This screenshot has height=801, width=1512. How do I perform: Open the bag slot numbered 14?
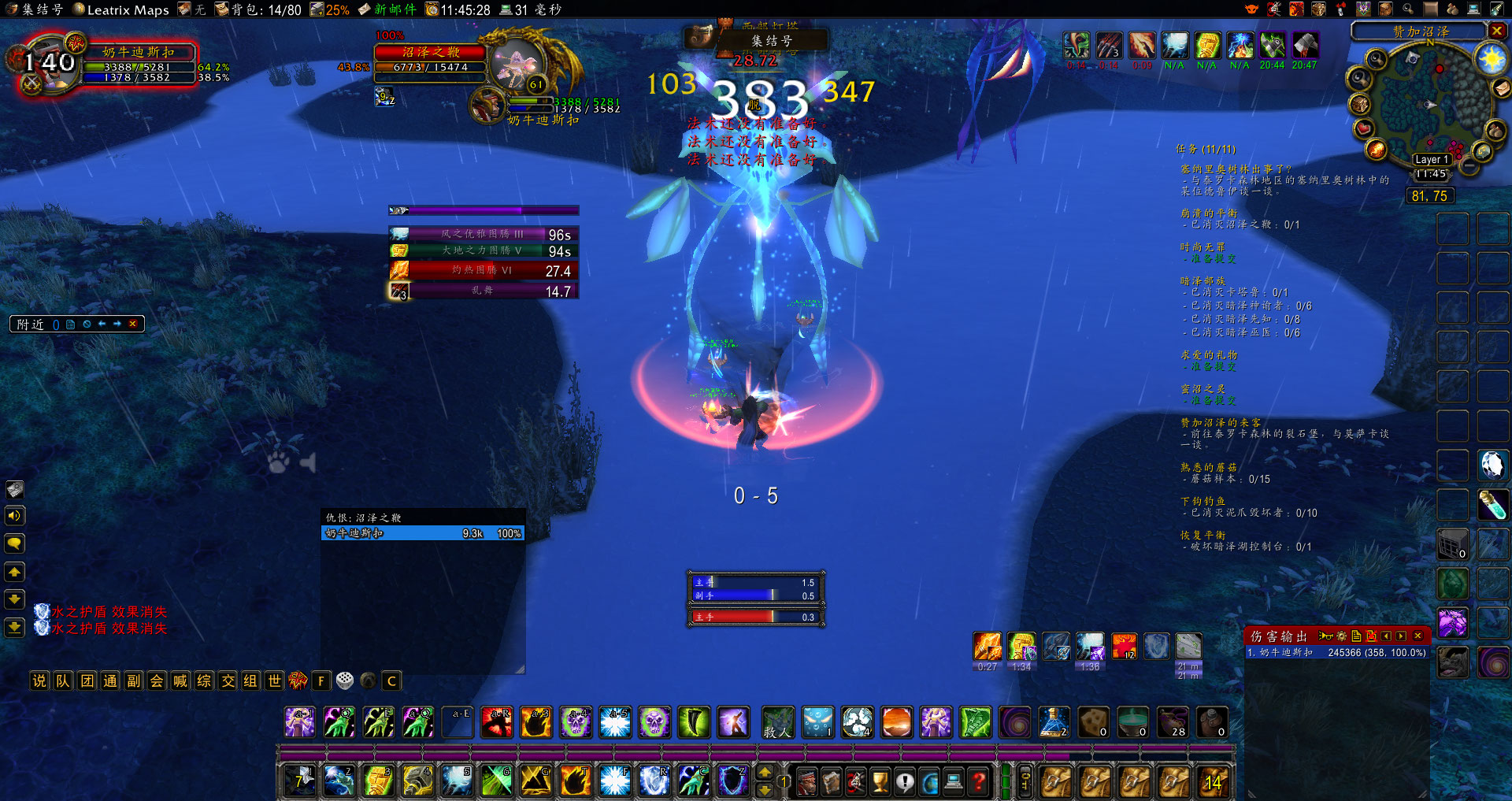click(1213, 781)
